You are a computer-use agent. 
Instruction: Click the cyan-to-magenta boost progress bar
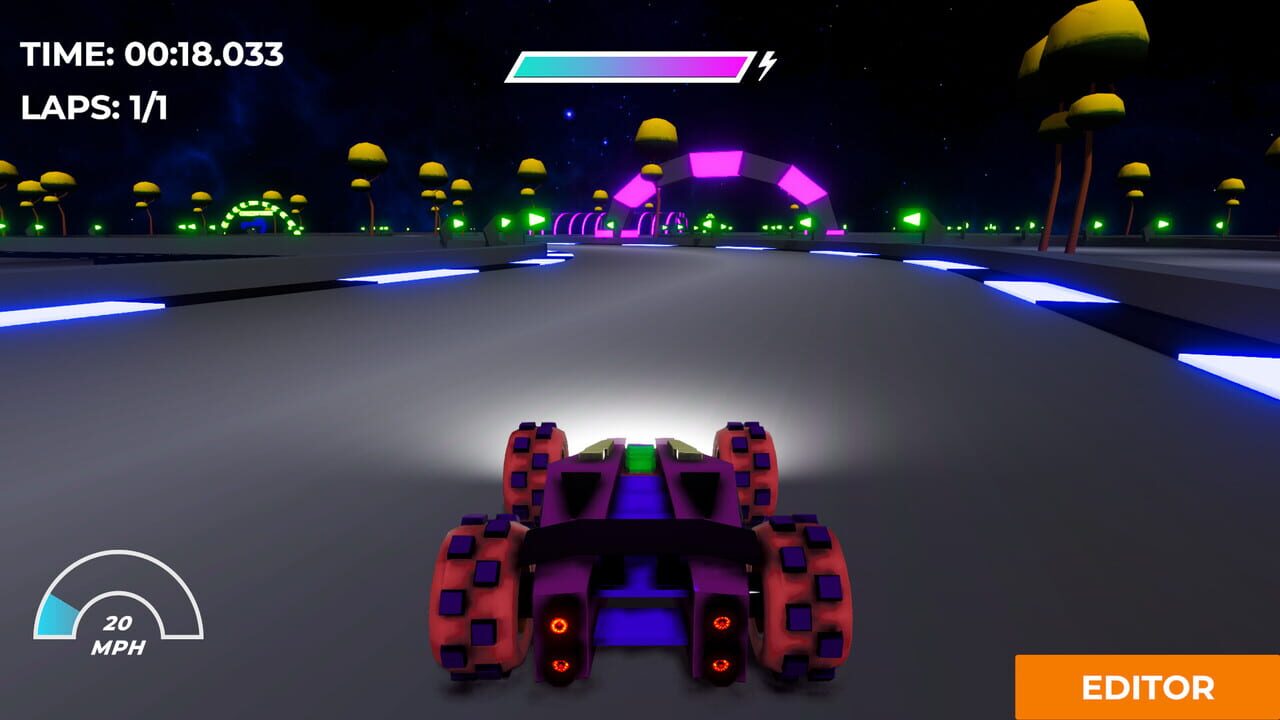[x=627, y=62]
